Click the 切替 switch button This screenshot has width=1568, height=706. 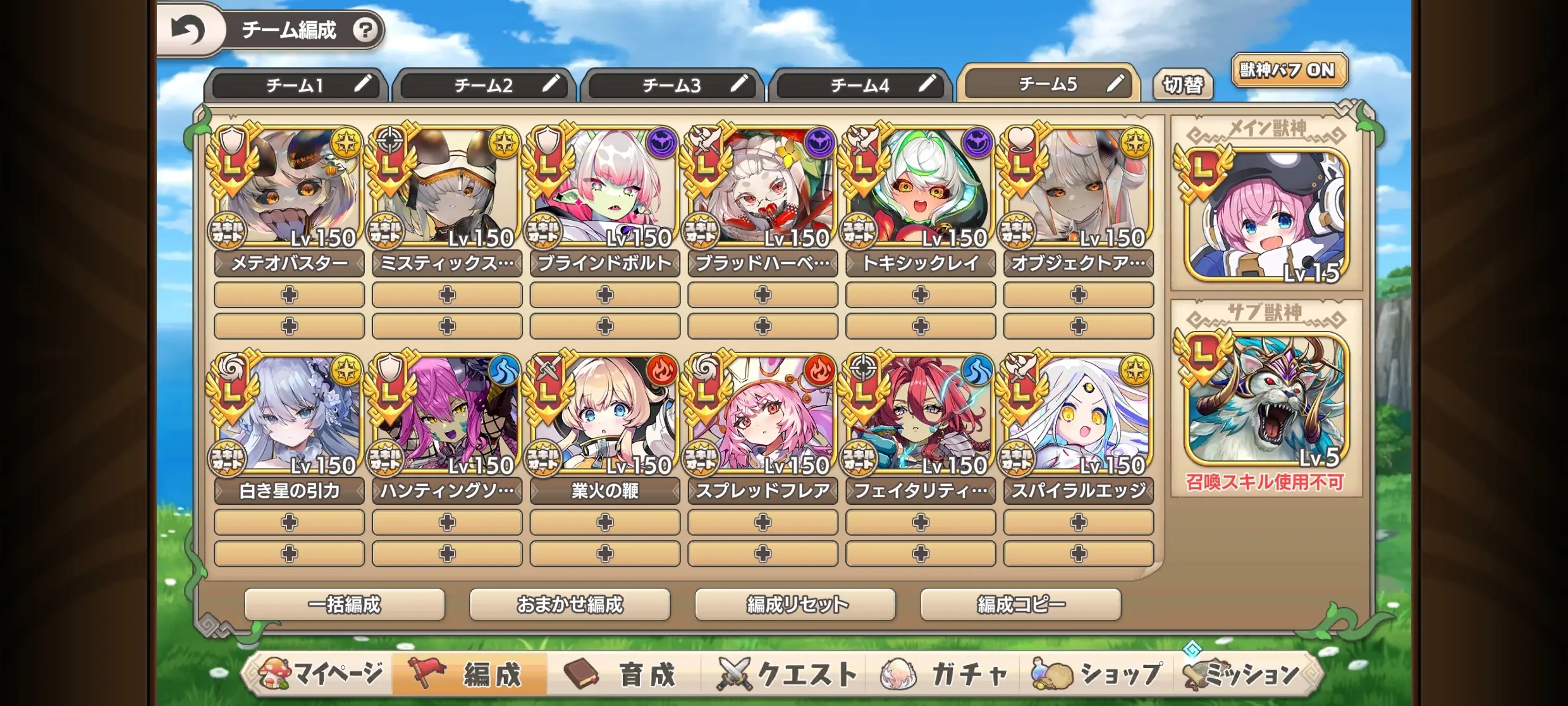click(1182, 85)
